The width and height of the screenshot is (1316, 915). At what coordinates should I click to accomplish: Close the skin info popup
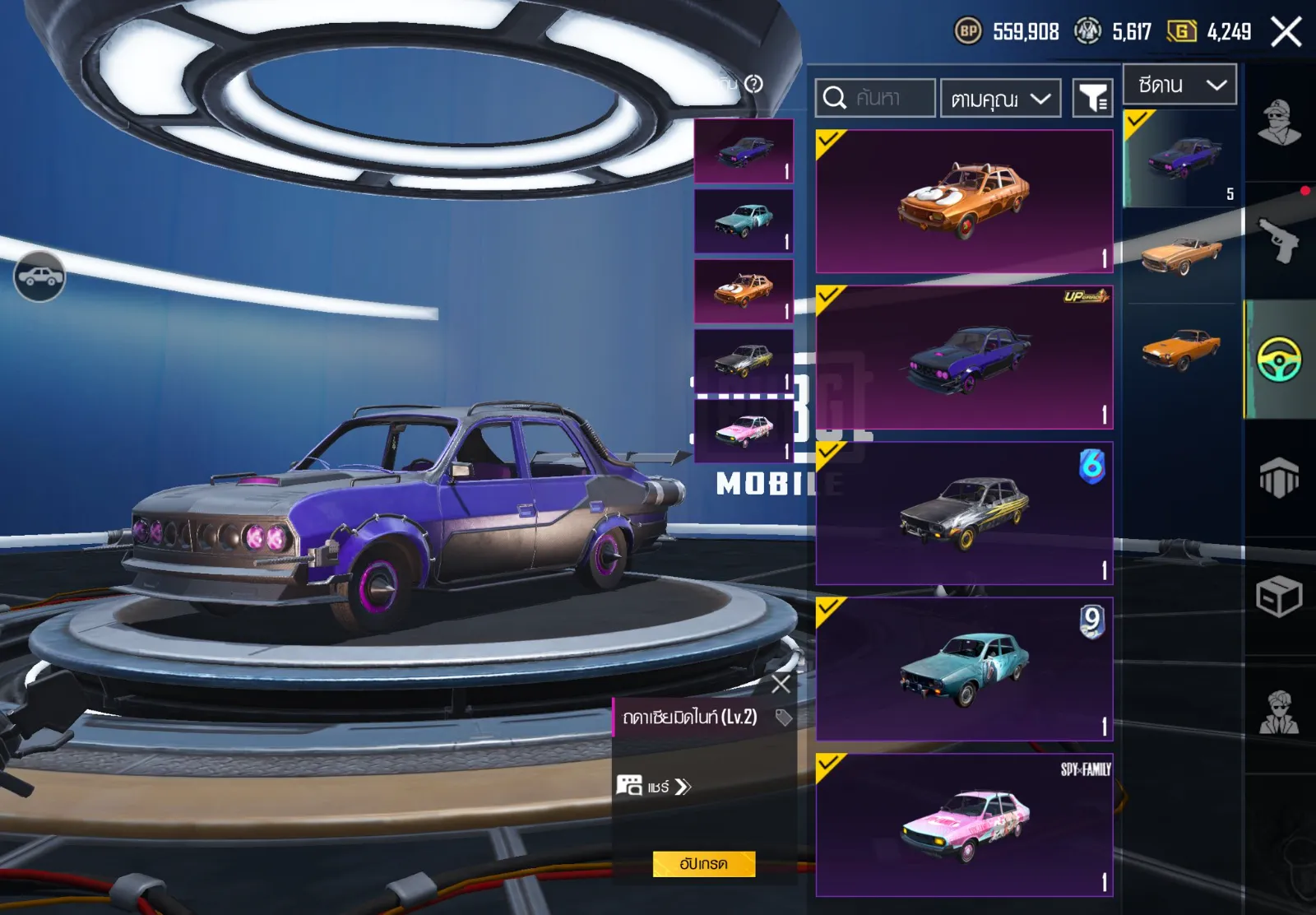tap(781, 683)
